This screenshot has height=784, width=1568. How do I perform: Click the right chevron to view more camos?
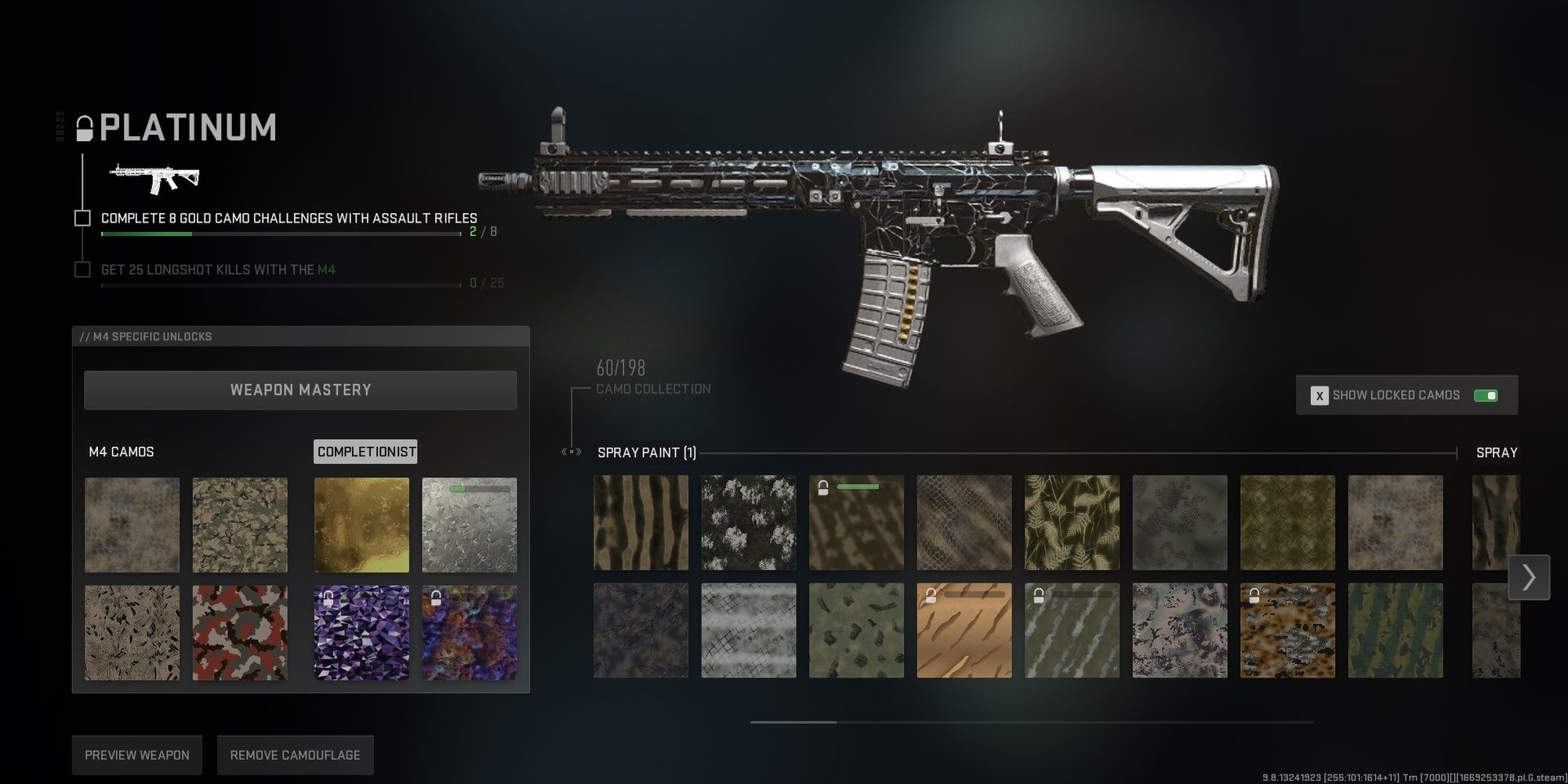click(1529, 578)
